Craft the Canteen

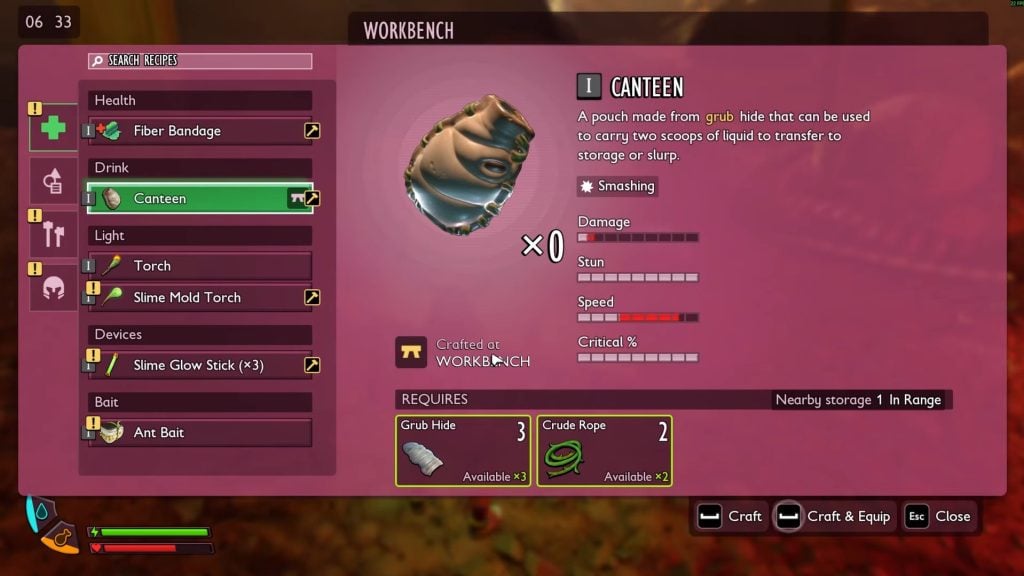tap(731, 516)
